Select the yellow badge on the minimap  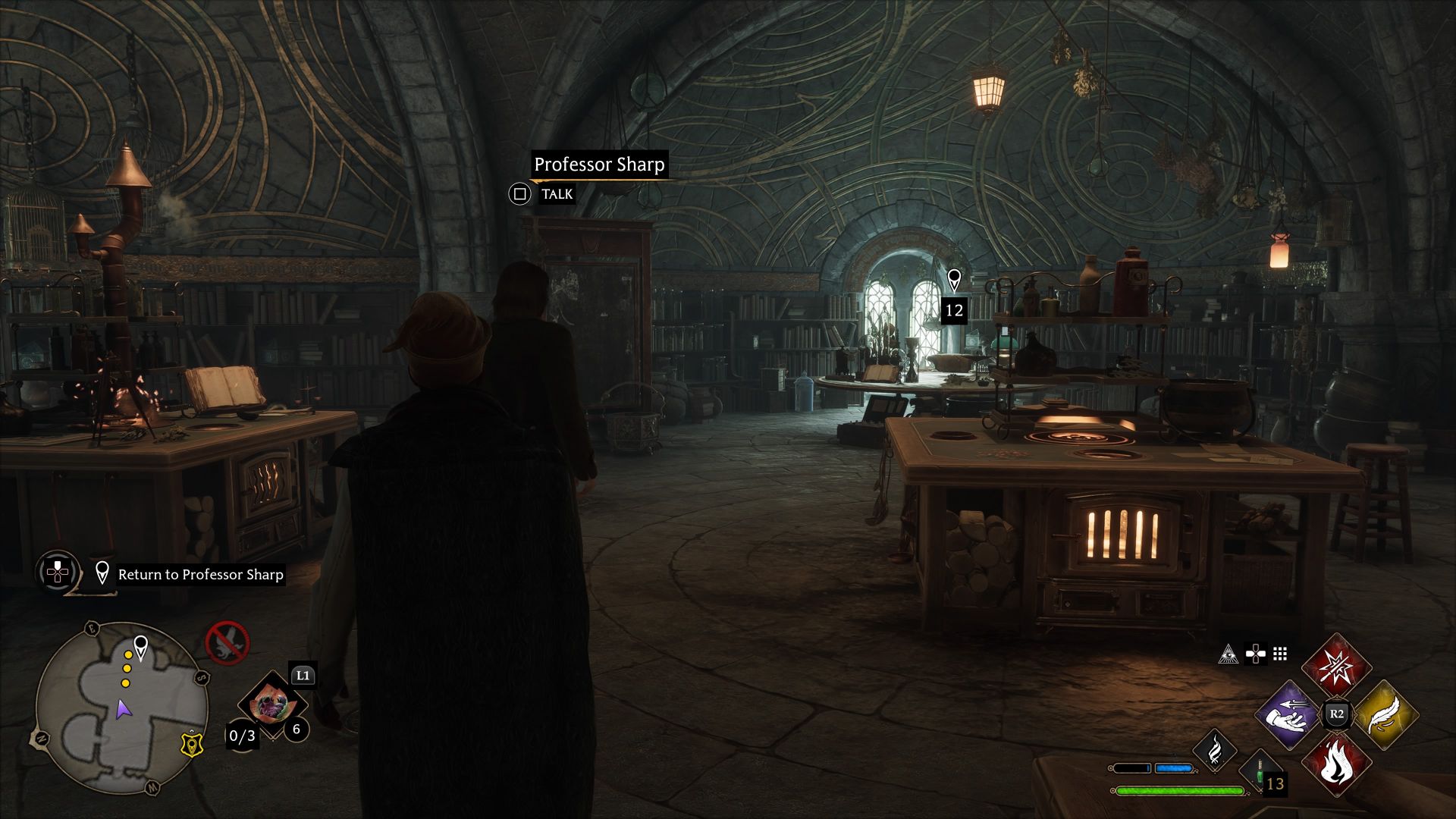coord(192,745)
